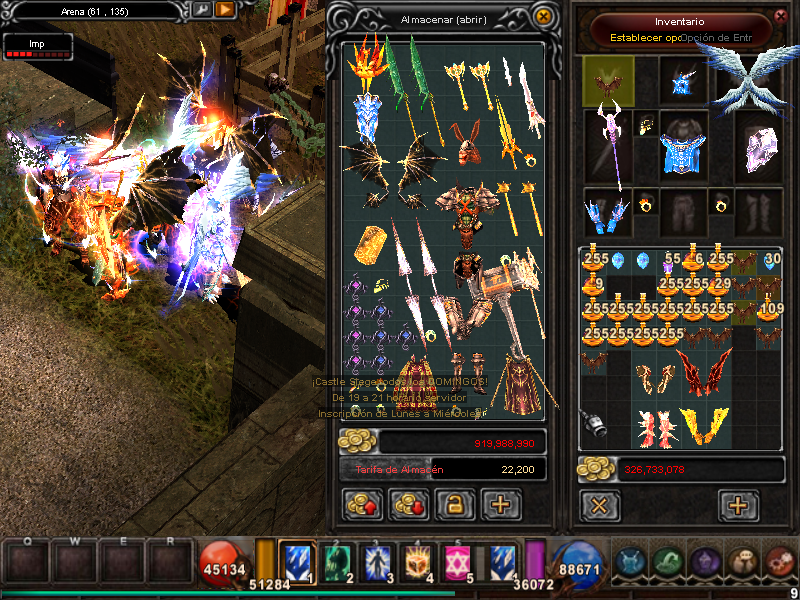Image resolution: width=800 pixels, height=600 pixels.
Task: Select the equipped blue gloves slot
Action: 607,212
